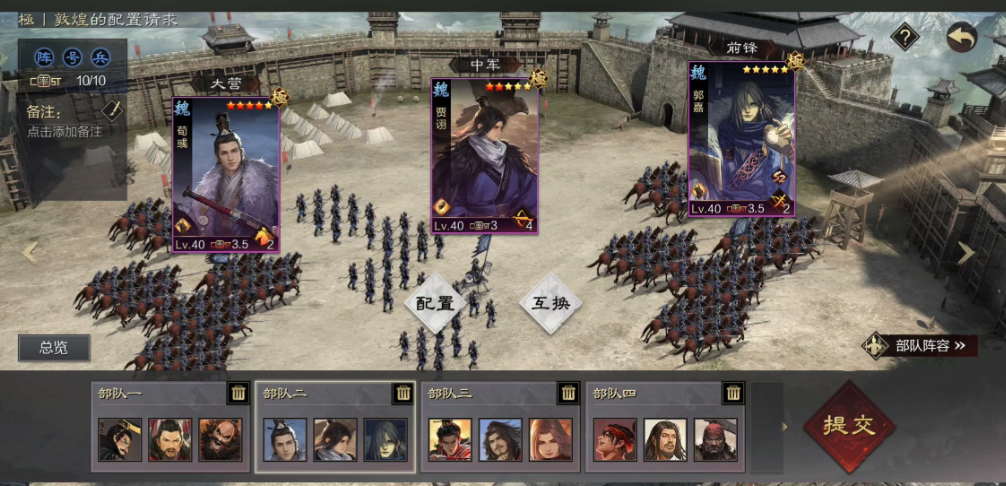Image resolution: width=1006 pixels, height=486 pixels.
Task: Edit the 备注 note with brush icon
Action: pyautogui.click(x=112, y=110)
